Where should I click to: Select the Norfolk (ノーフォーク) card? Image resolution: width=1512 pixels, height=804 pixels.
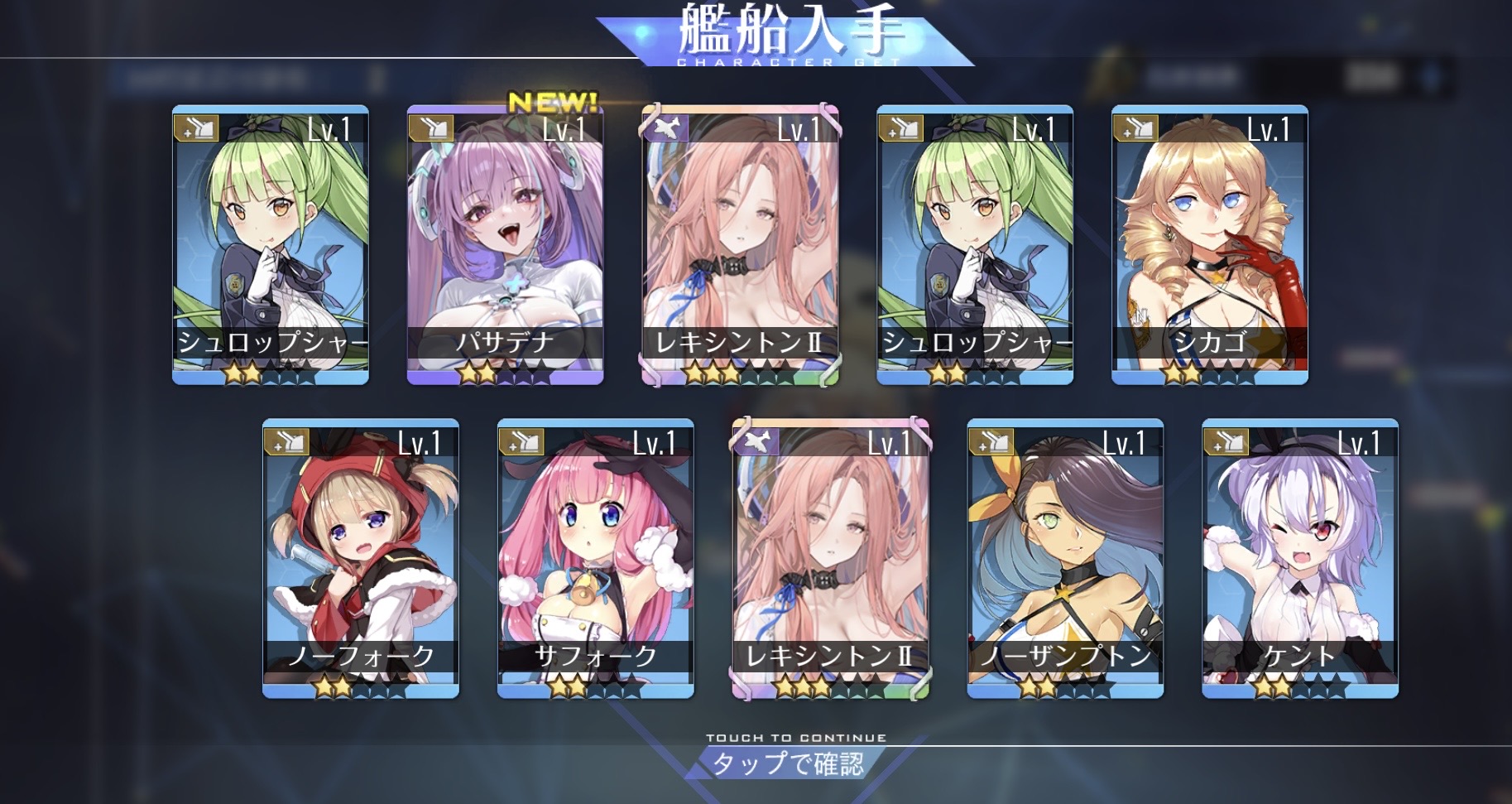(361, 558)
